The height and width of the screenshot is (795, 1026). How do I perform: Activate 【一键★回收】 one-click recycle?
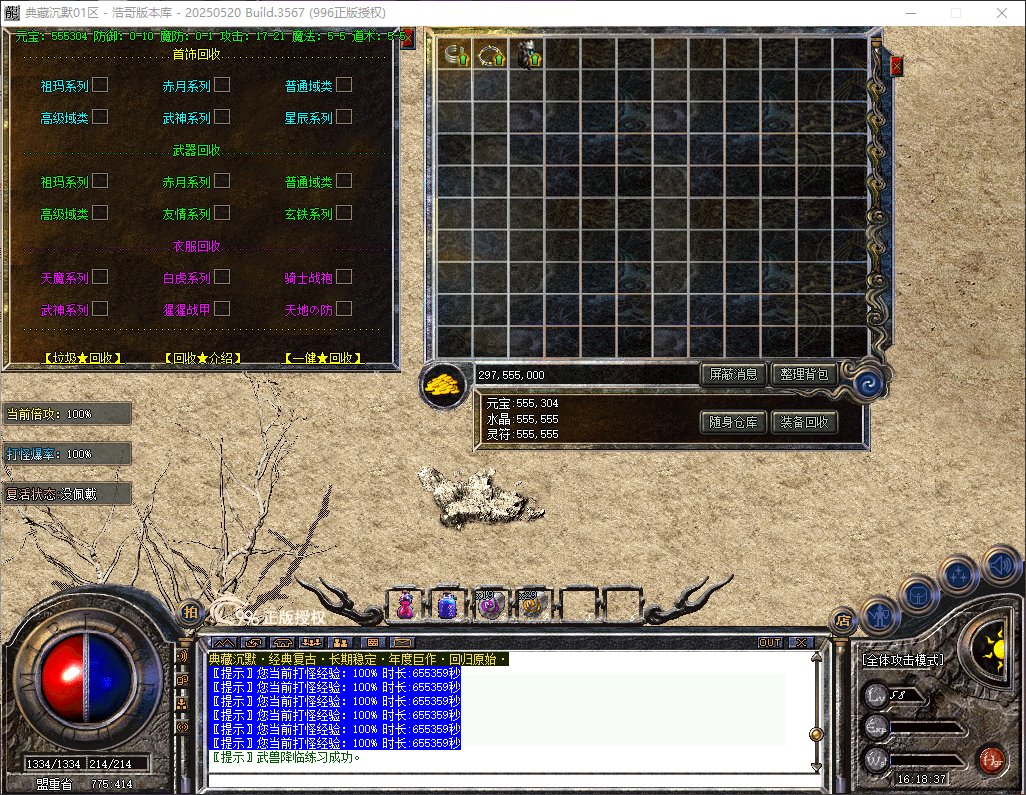[323, 357]
